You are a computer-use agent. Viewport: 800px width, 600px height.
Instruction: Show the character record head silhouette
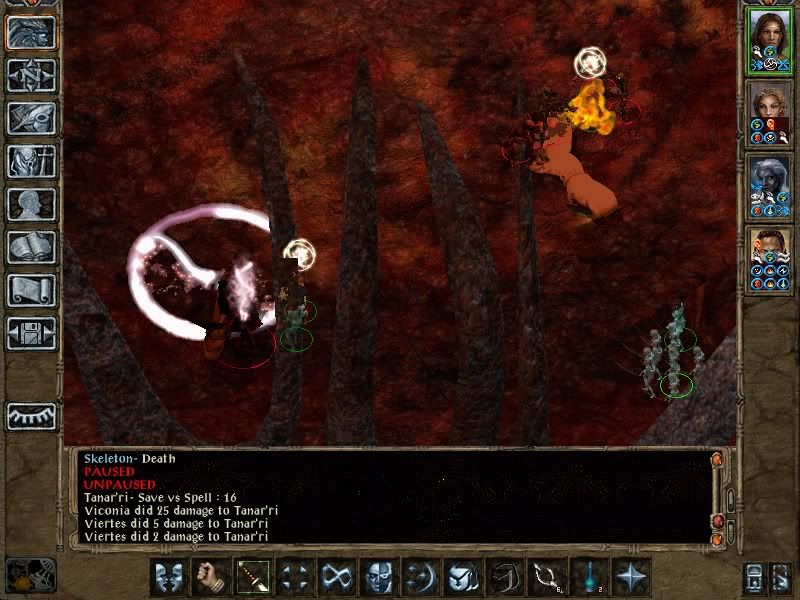click(31, 204)
